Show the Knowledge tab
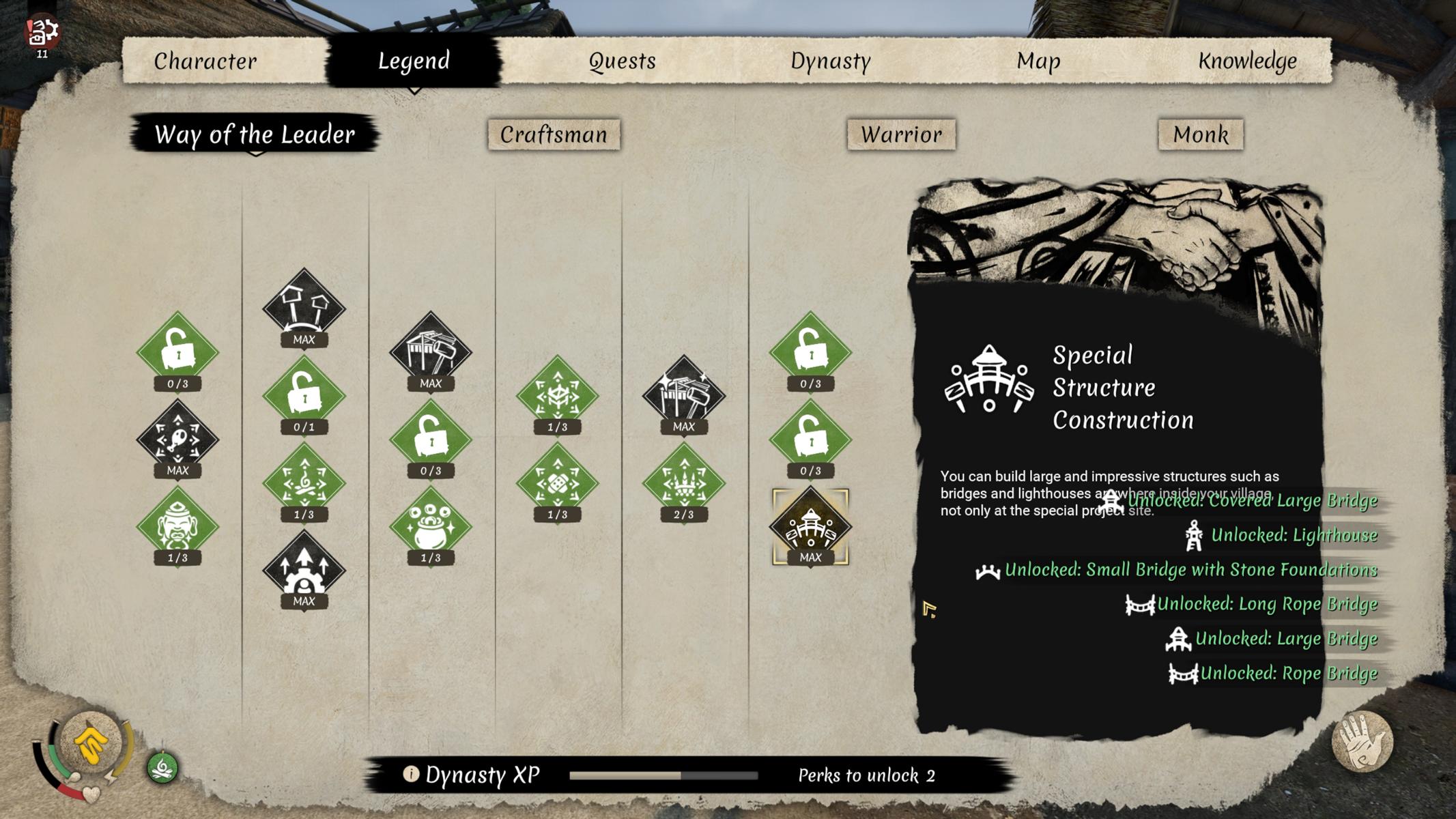The height and width of the screenshot is (819, 1456). [1247, 61]
